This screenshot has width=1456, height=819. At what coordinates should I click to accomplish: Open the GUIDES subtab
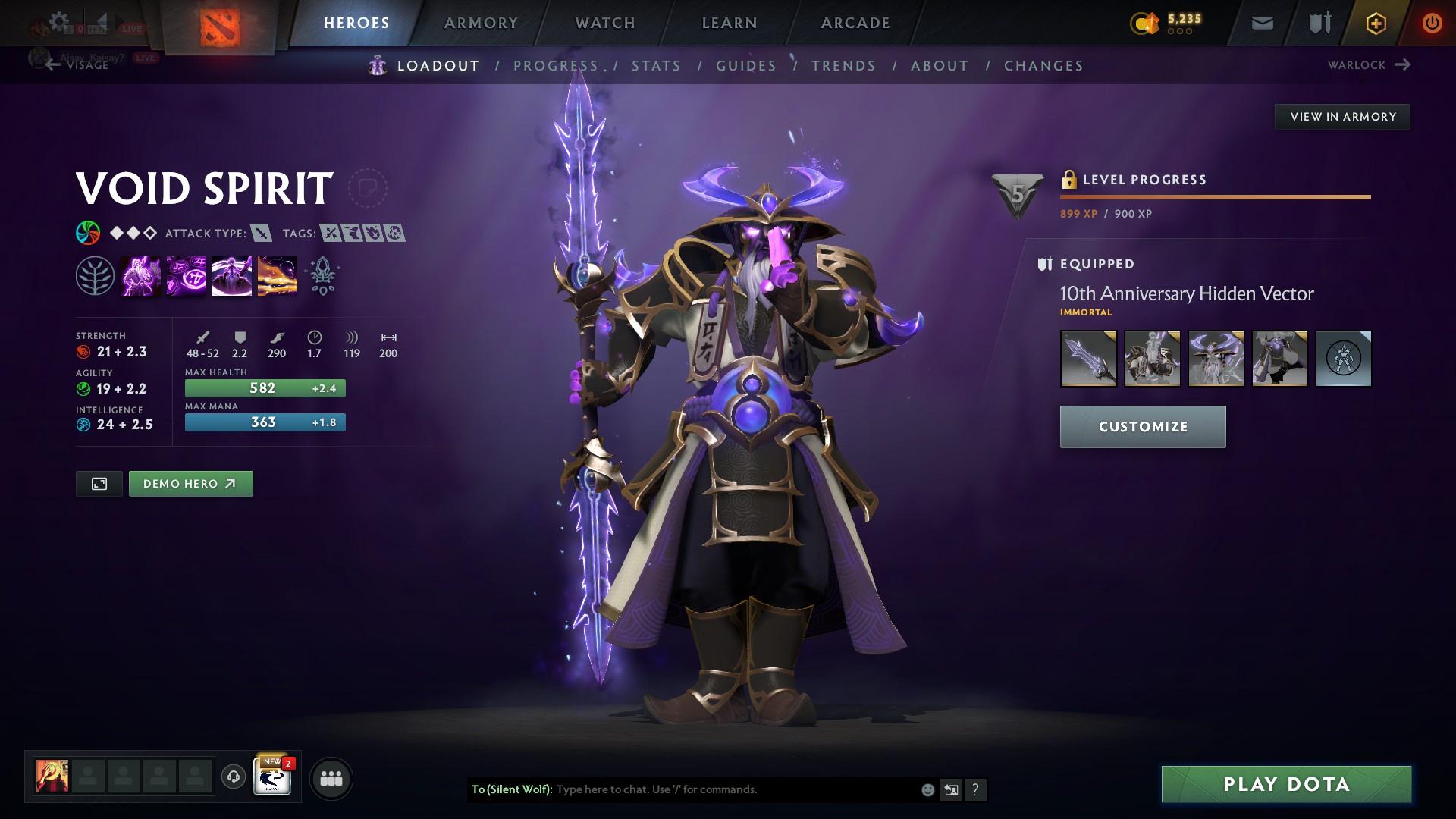point(745,66)
